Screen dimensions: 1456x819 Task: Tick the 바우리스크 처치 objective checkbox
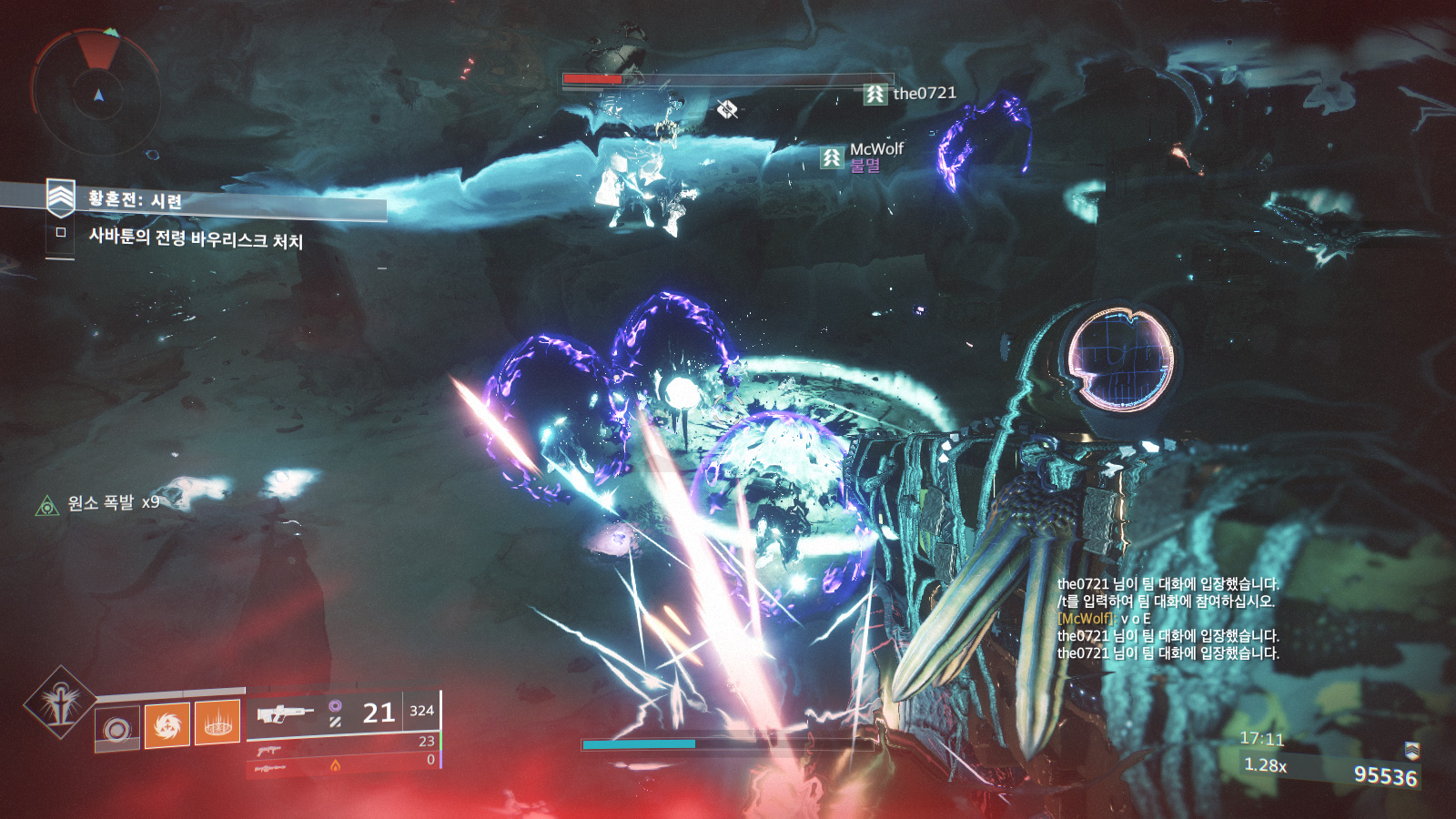tap(61, 233)
